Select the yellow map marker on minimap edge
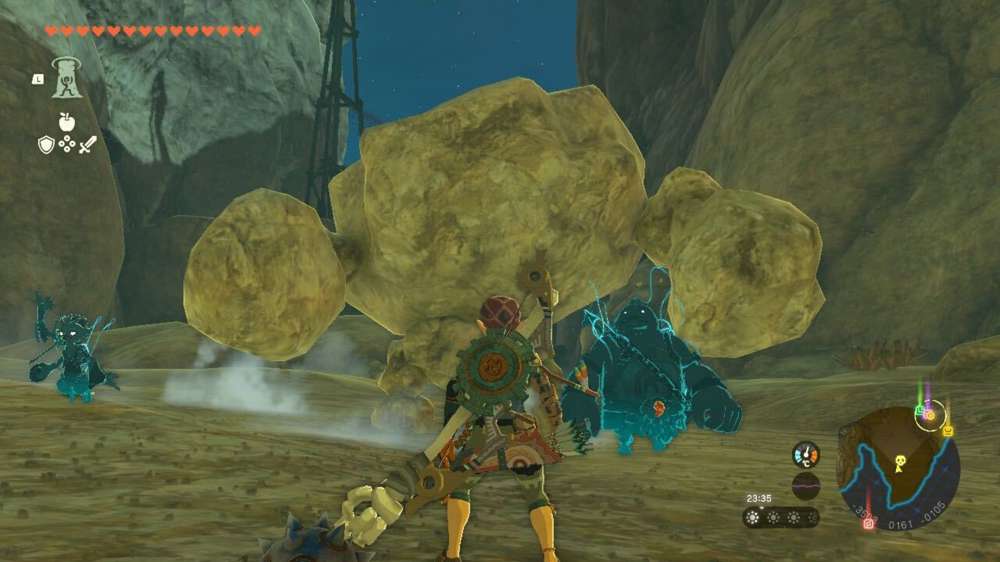 [947, 430]
